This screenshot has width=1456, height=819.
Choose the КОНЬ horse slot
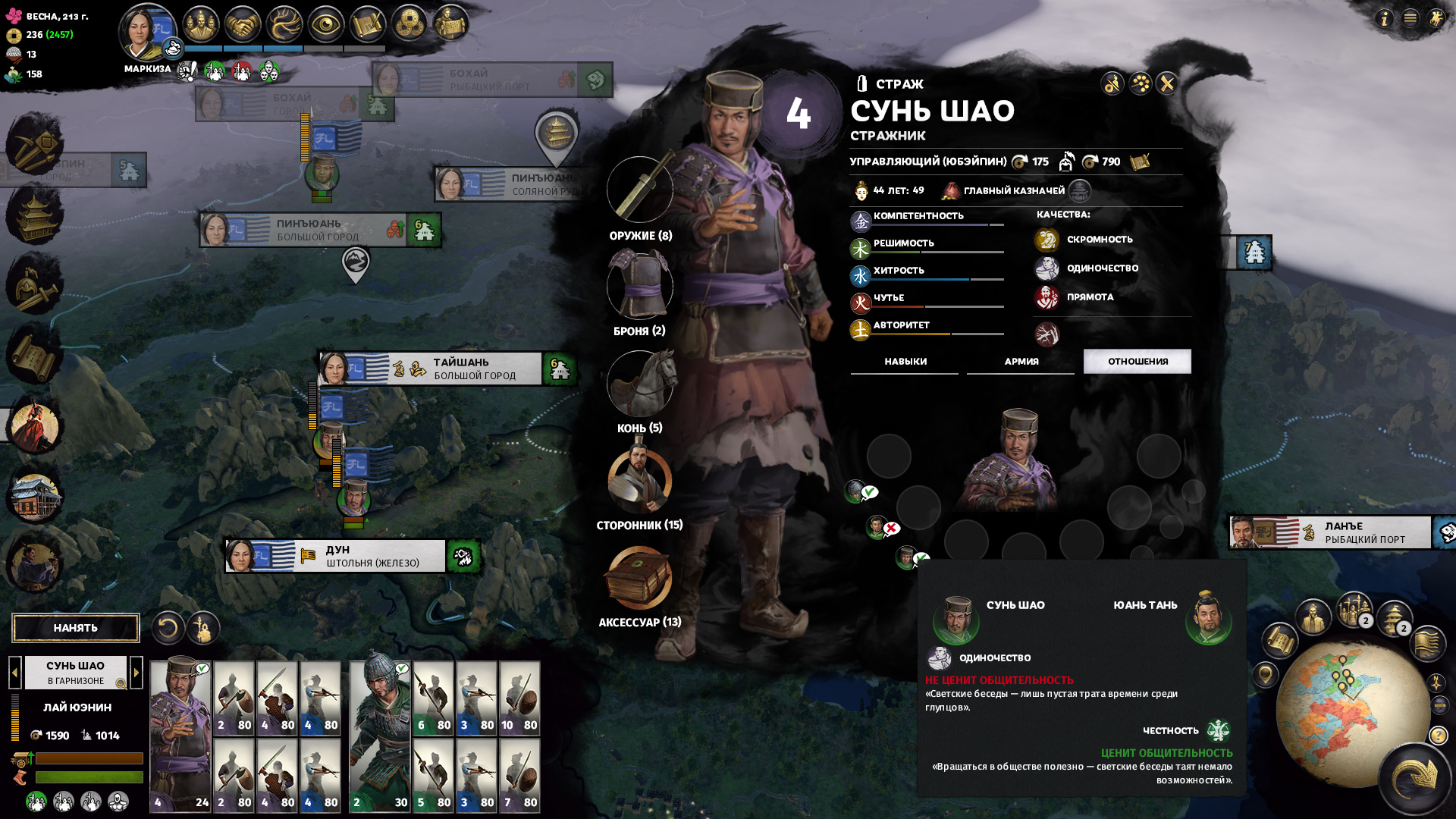click(640, 383)
